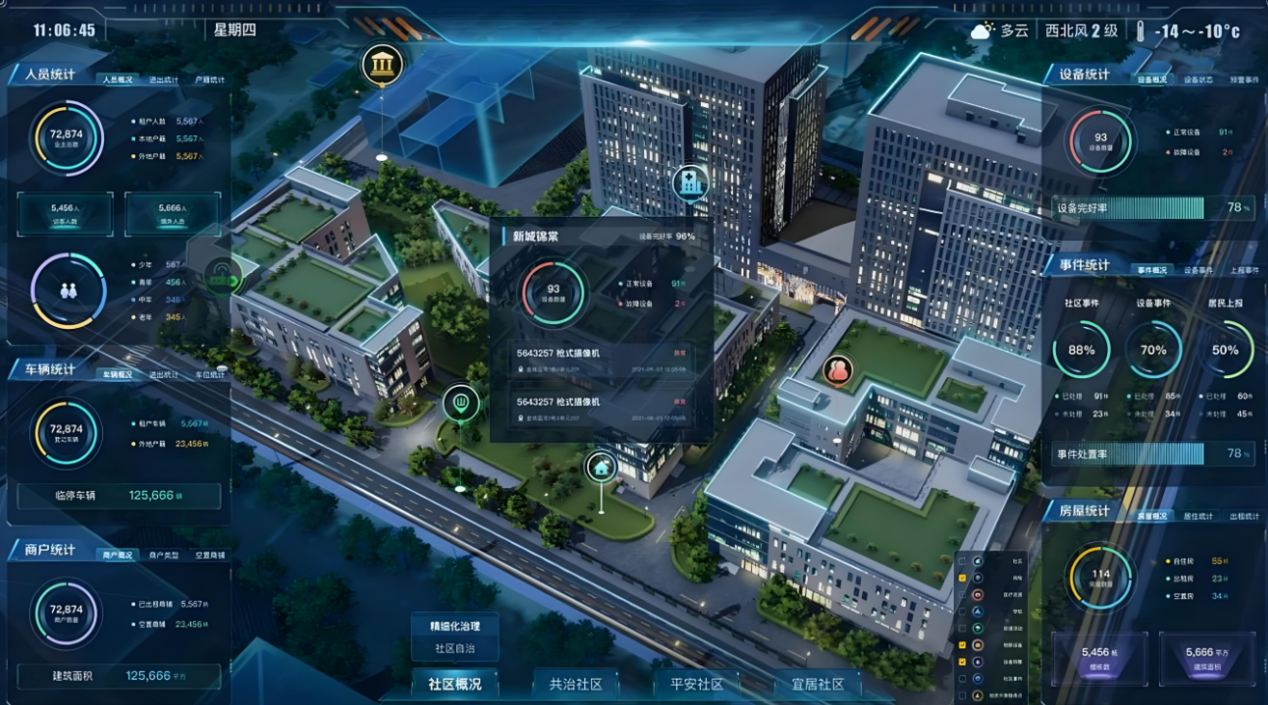Open the 共治社区 section
The image size is (1268, 705).
pos(576,684)
